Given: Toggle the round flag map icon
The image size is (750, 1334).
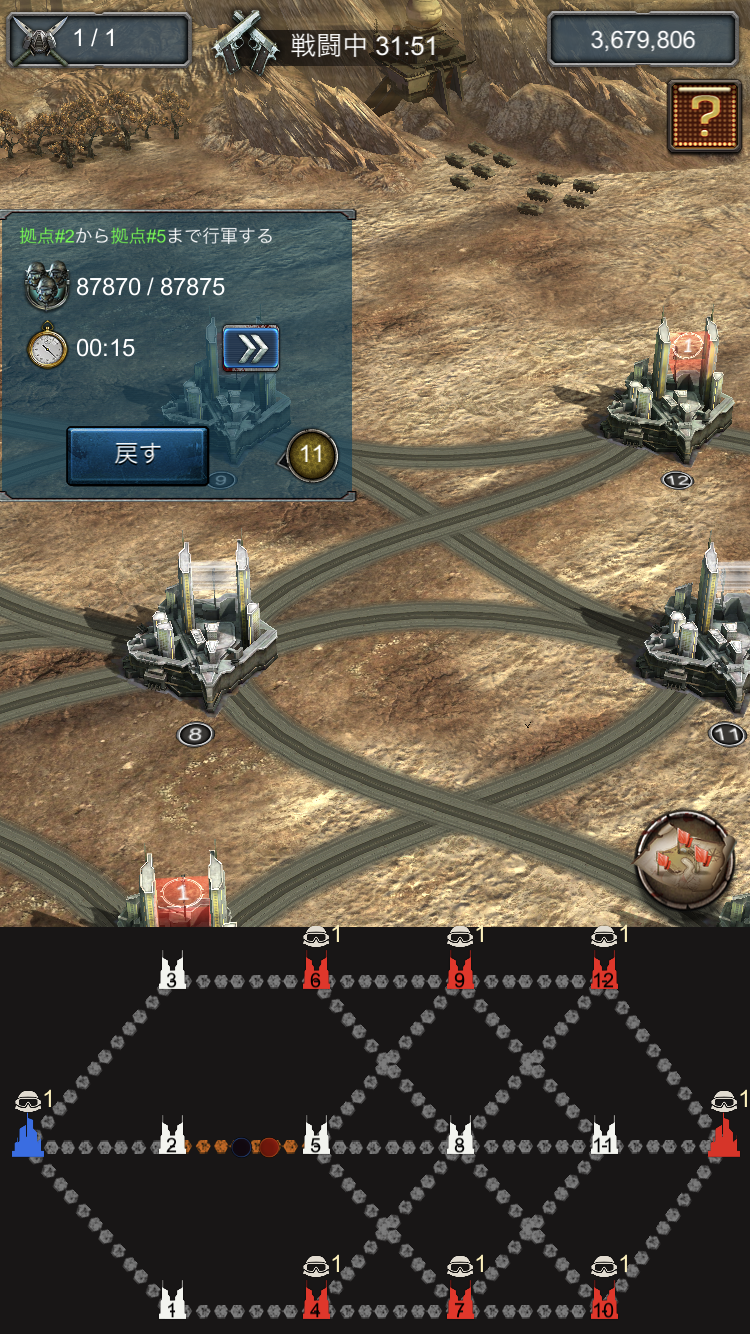Looking at the screenshot, I should [684, 859].
